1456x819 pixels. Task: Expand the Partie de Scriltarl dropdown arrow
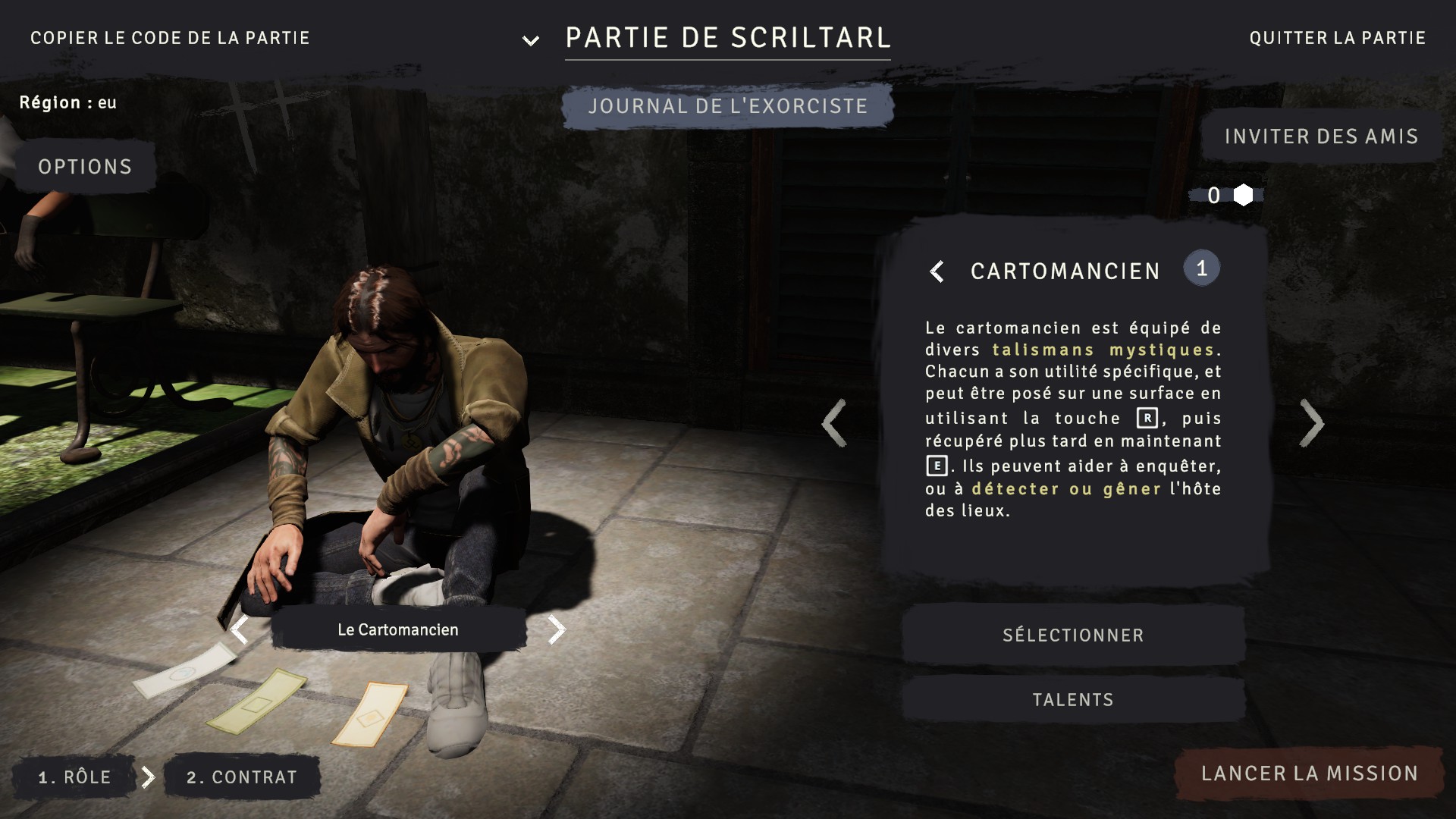coord(531,40)
